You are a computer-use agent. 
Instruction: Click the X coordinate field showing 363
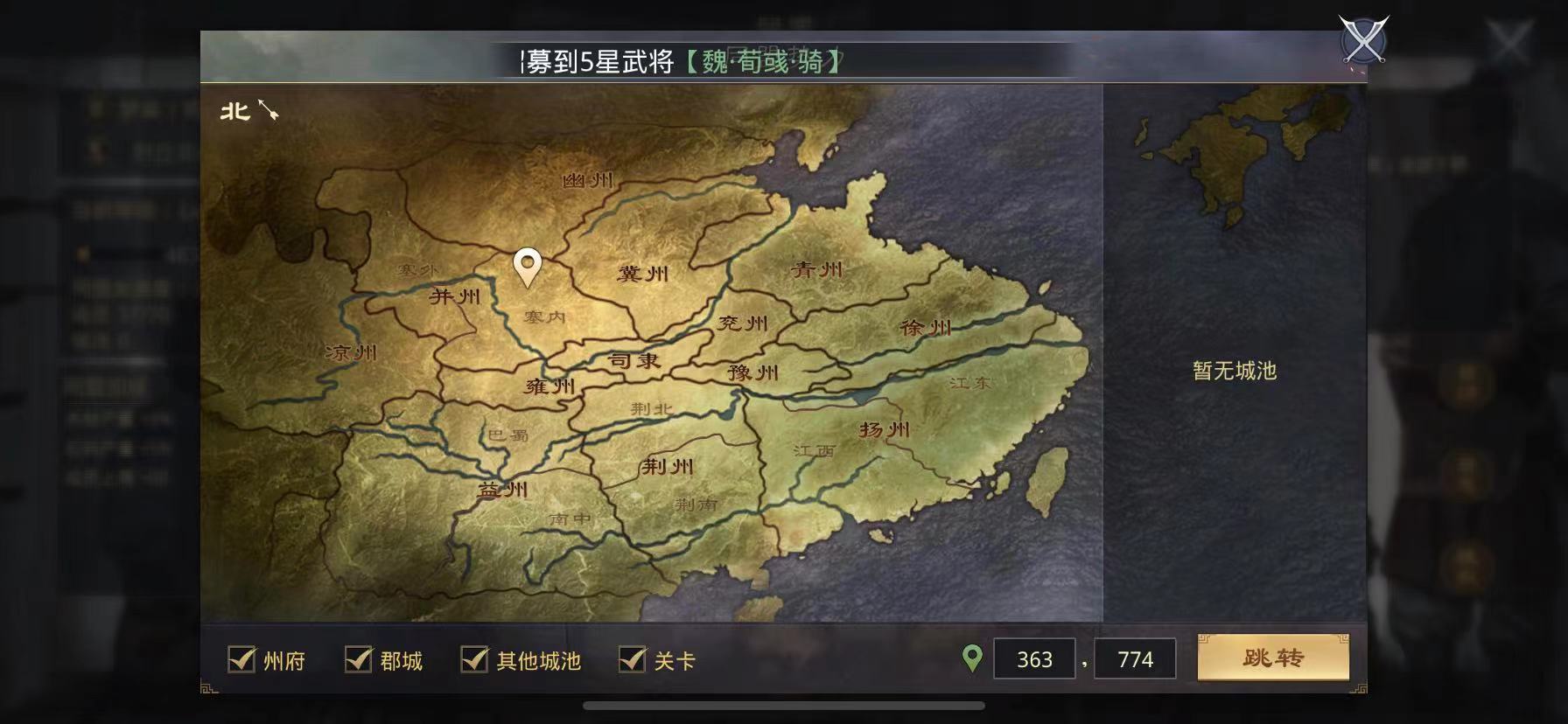coord(1034,659)
